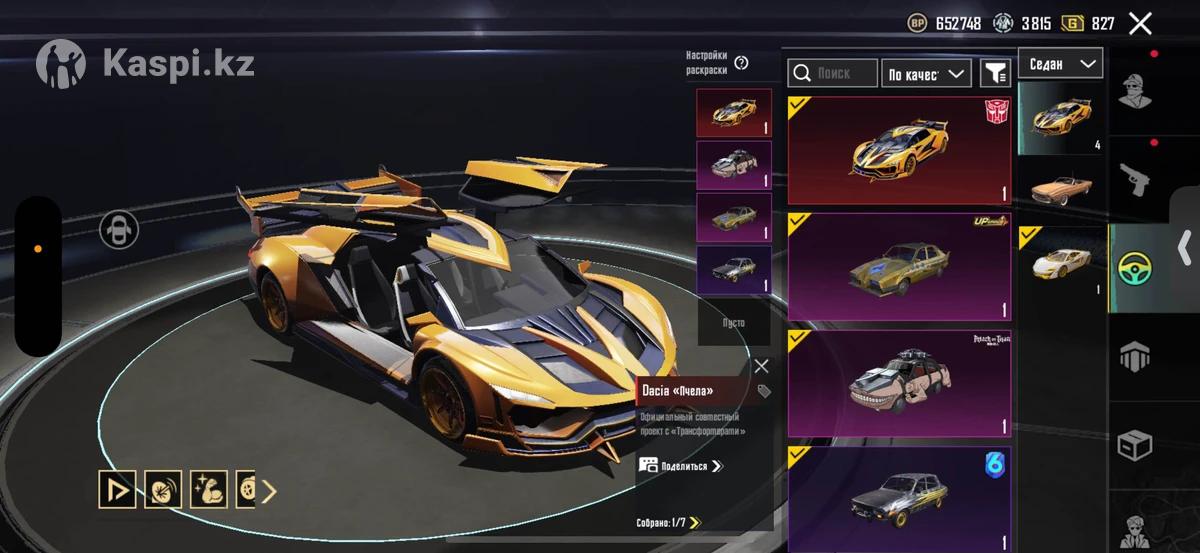1200x553 pixels.
Task: Switch to the steering wheel vehicles tab
Action: (1135, 268)
